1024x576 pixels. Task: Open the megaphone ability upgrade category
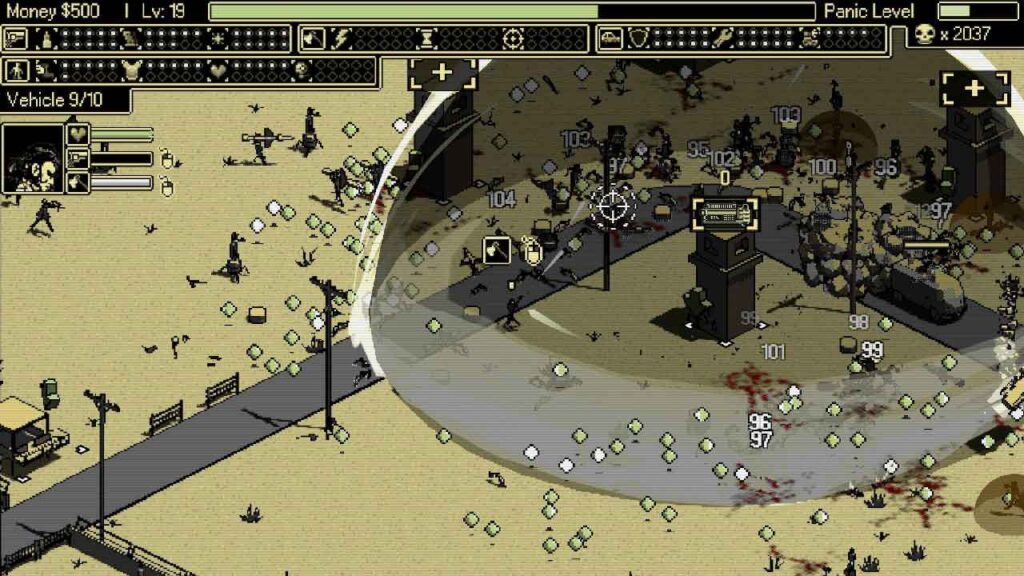313,39
